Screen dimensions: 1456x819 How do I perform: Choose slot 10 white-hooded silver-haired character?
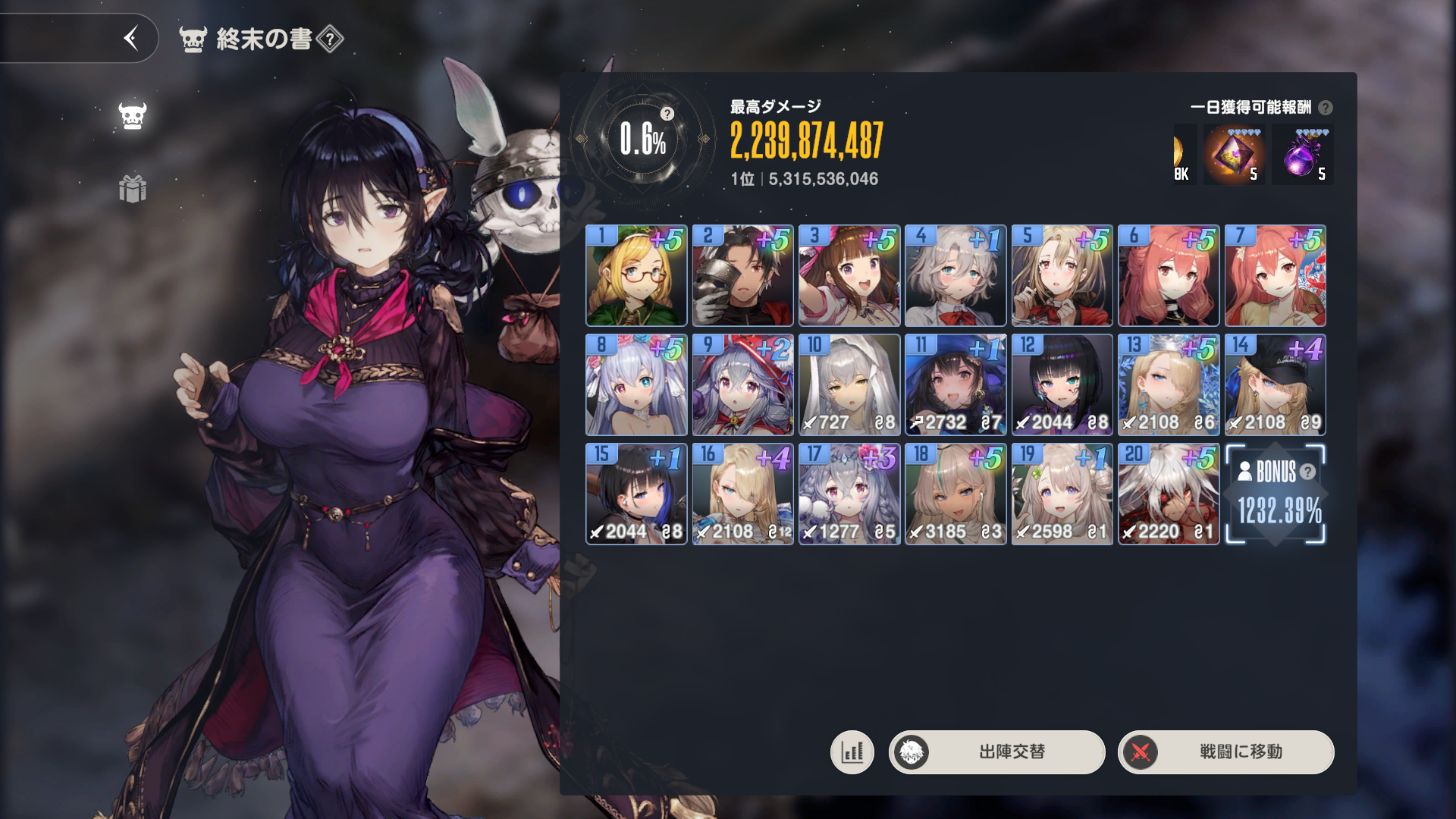(849, 384)
